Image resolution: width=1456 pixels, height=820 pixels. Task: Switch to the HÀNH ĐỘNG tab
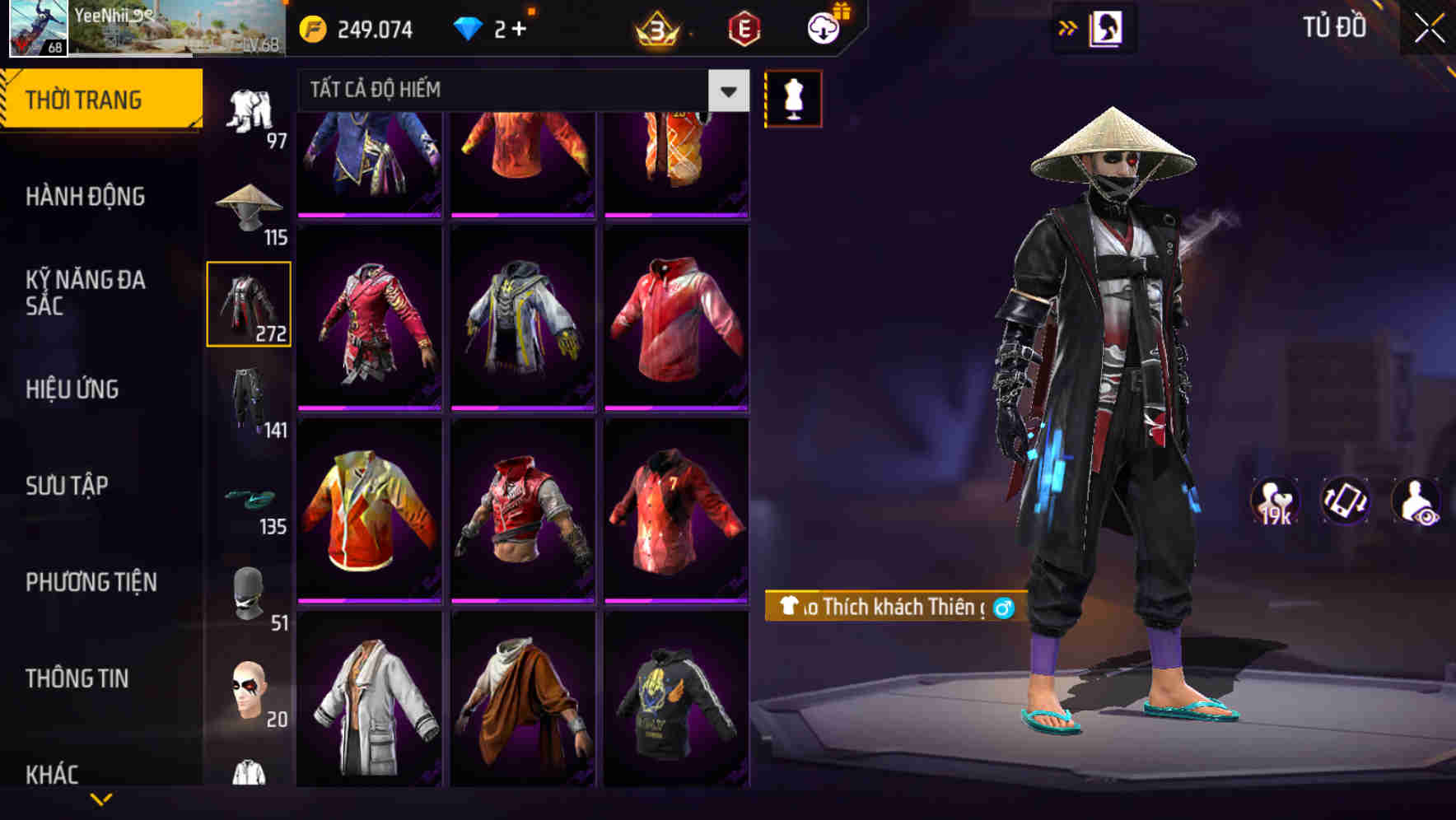(x=86, y=196)
